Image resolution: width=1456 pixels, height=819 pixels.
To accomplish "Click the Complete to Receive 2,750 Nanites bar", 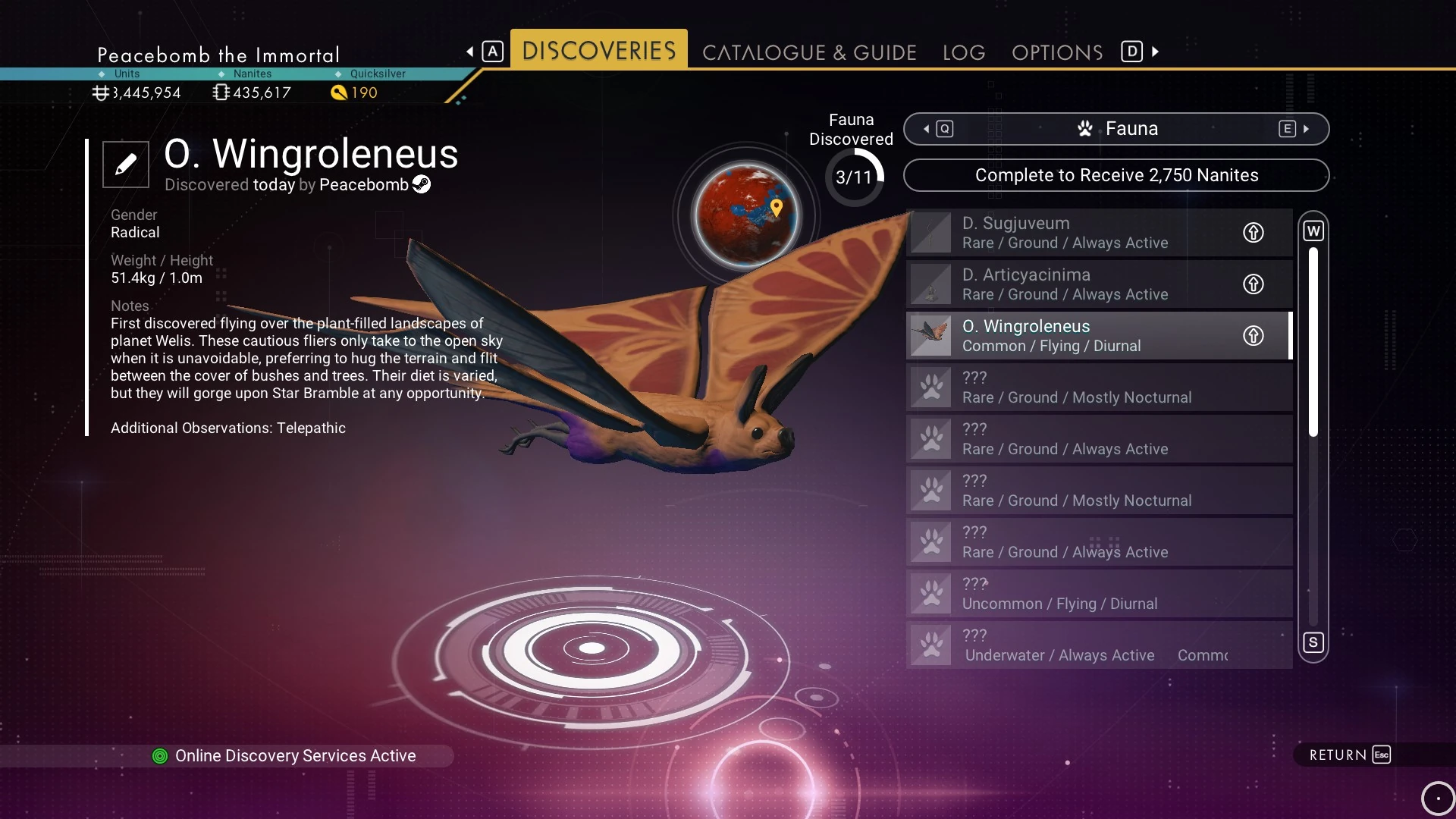I will click(x=1116, y=175).
